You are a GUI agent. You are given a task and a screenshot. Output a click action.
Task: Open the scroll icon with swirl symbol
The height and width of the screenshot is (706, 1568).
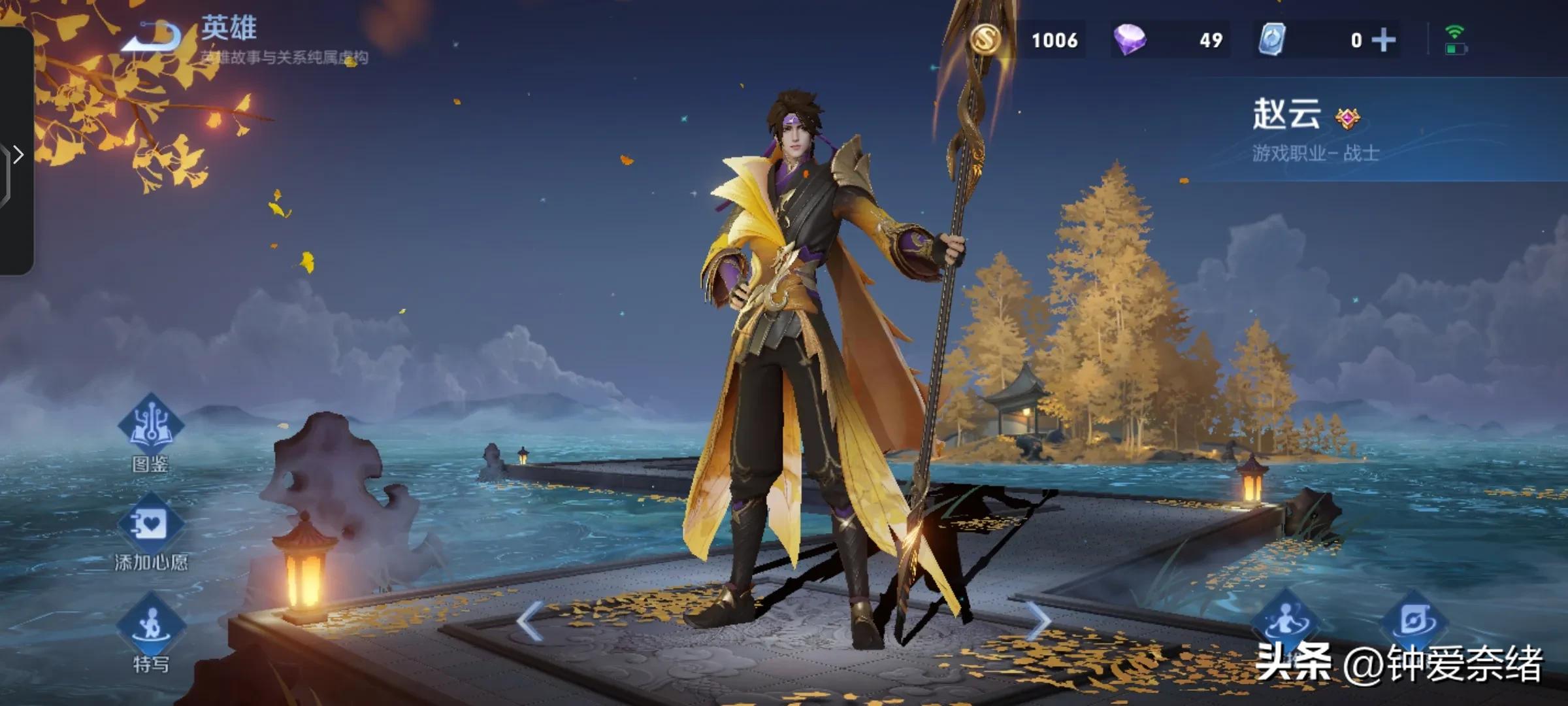pos(1414,620)
